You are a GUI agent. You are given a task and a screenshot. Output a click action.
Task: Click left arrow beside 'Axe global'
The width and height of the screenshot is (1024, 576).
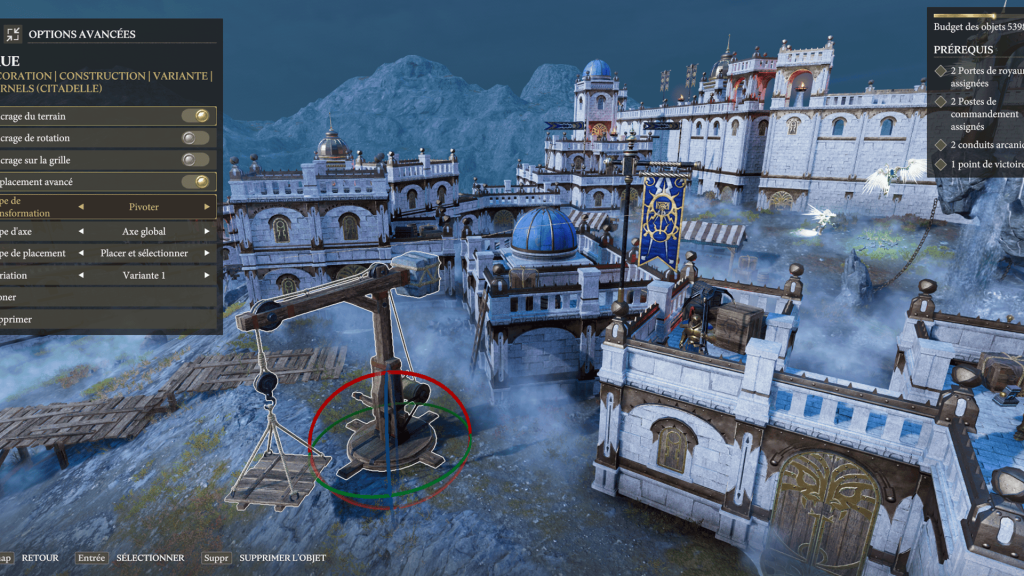click(x=81, y=231)
